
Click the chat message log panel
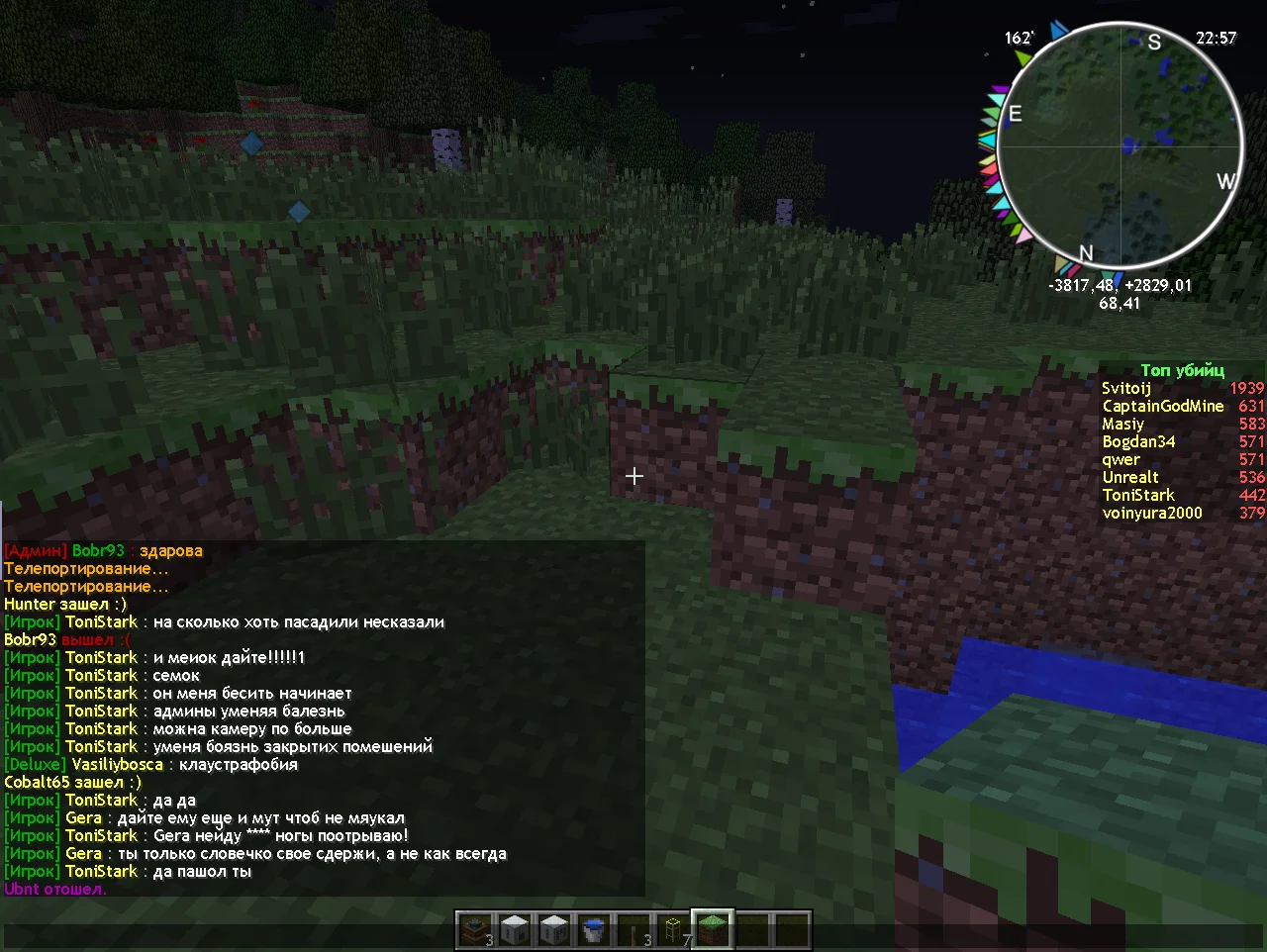(323, 718)
